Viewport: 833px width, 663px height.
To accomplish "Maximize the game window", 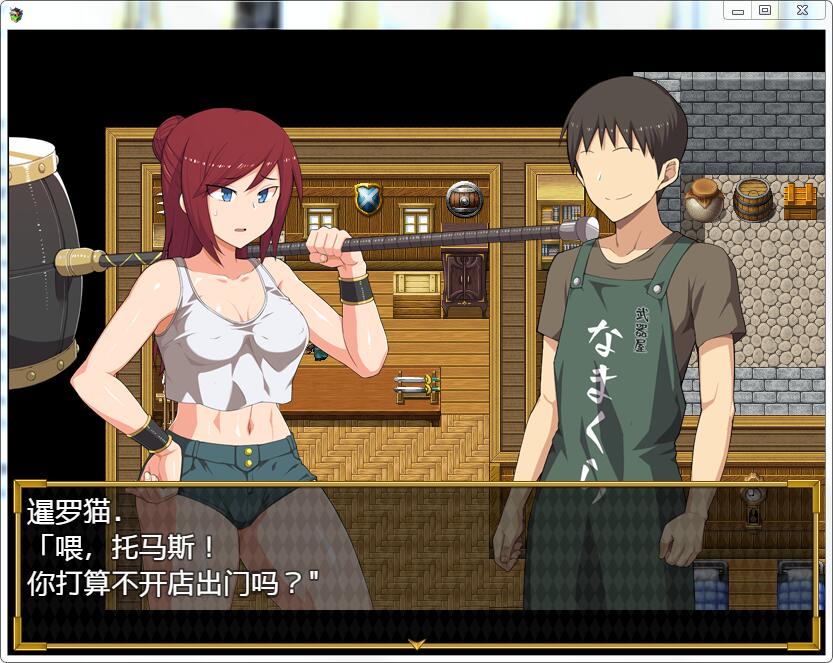I will point(765,11).
